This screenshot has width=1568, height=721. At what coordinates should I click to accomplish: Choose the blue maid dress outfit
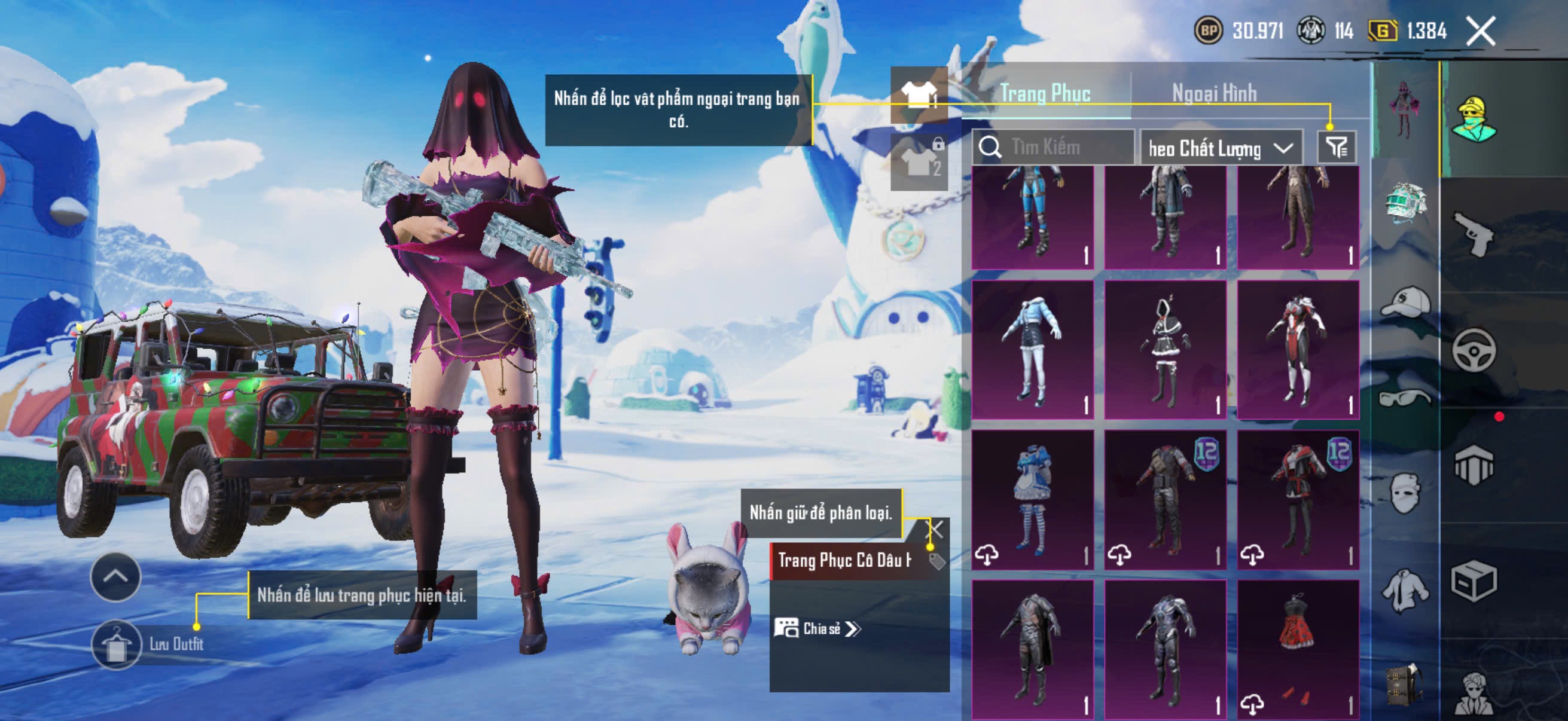click(x=1032, y=500)
